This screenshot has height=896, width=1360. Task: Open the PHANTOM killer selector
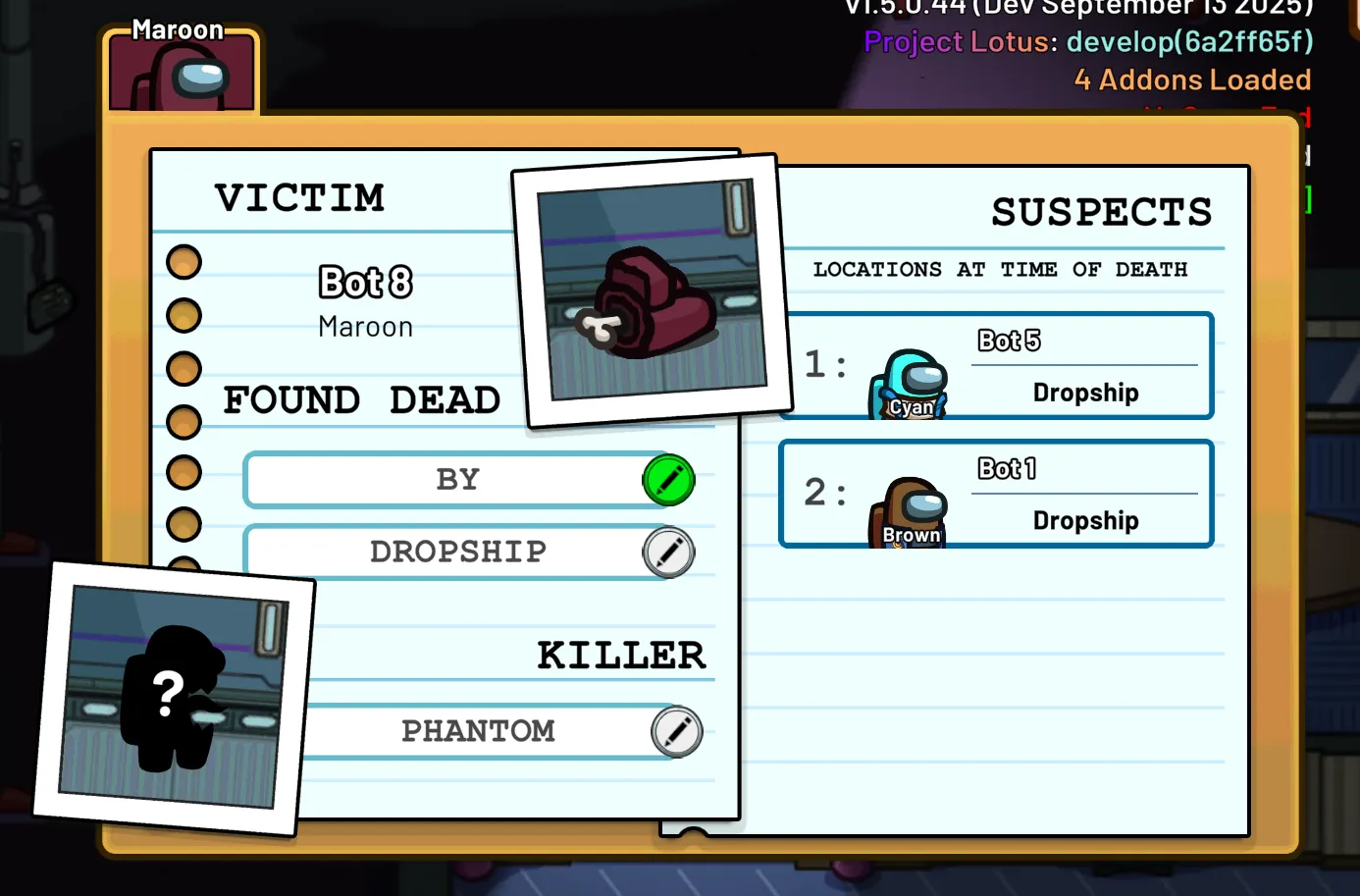pyautogui.click(x=479, y=731)
